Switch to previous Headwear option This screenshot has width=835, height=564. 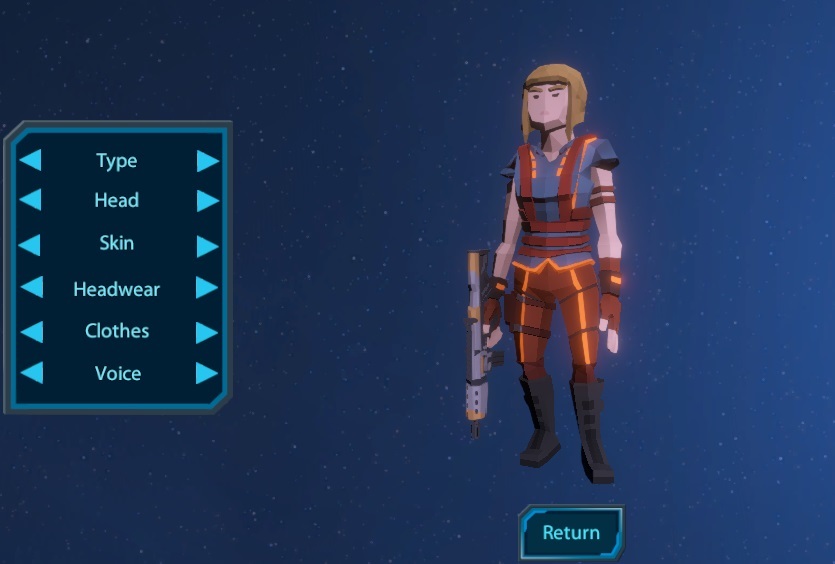pyautogui.click(x=31, y=288)
